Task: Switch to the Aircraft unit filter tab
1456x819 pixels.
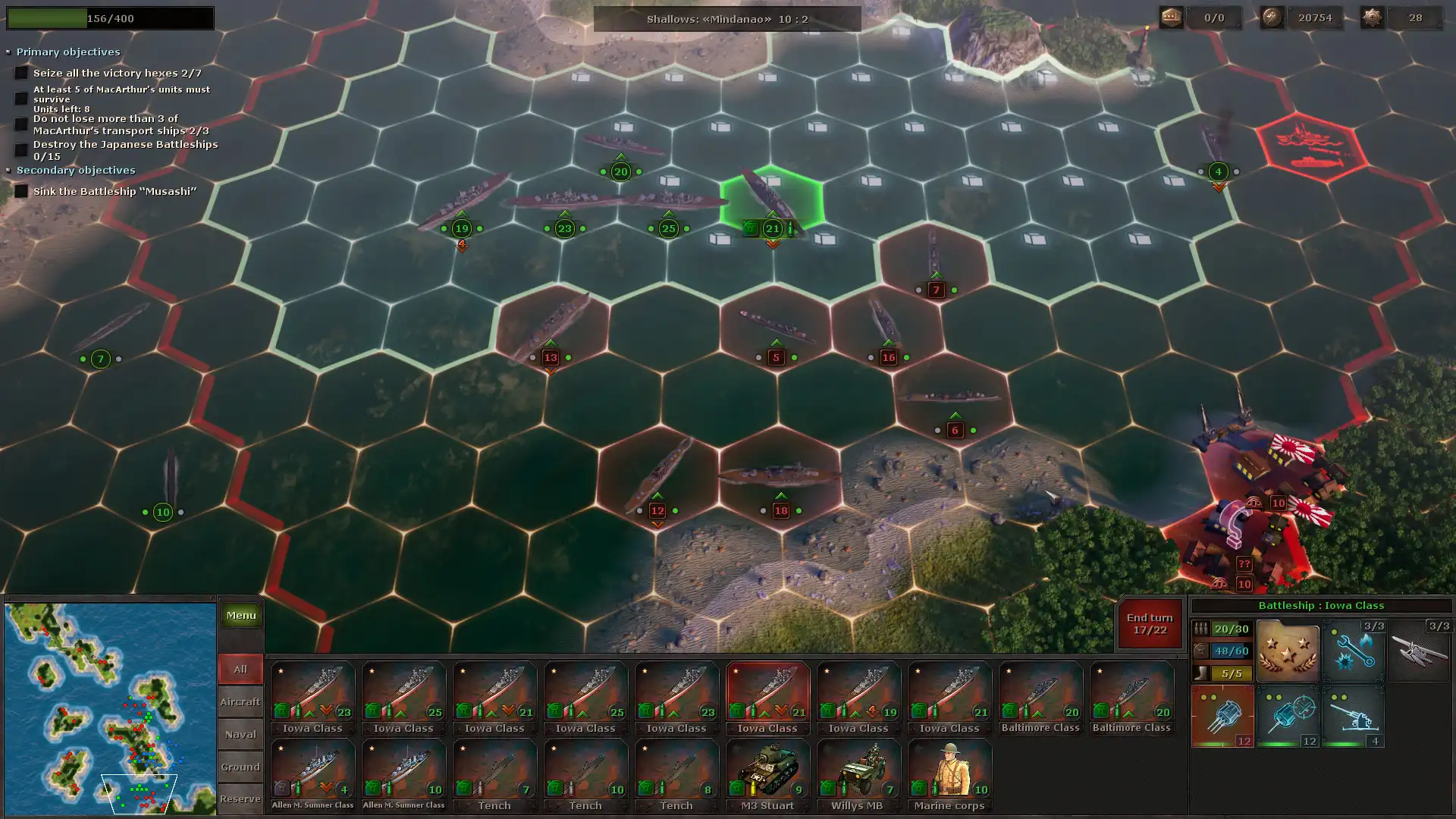Action: 240,701
